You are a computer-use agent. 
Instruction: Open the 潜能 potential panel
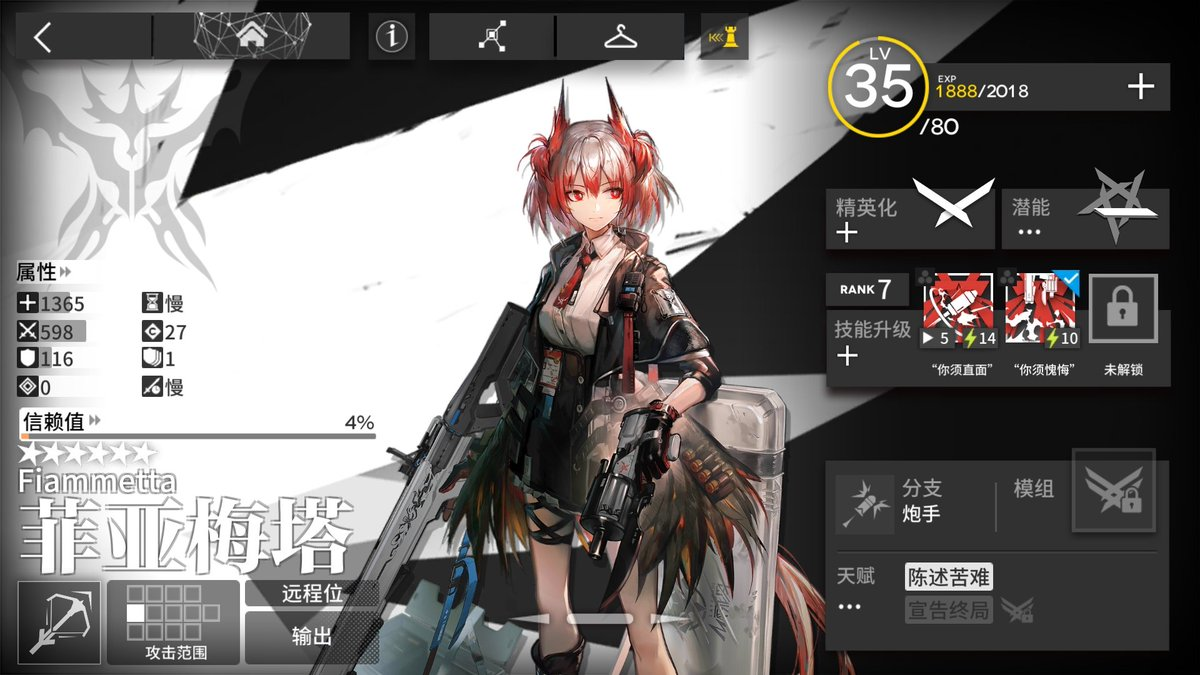click(x=1084, y=218)
